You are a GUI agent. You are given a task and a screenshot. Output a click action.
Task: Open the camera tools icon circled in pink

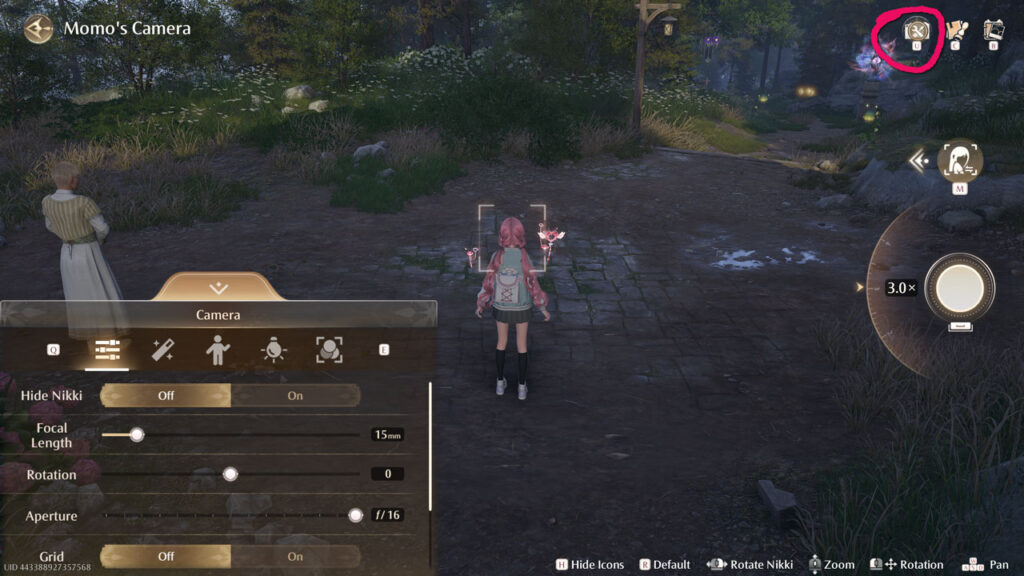coord(916,30)
